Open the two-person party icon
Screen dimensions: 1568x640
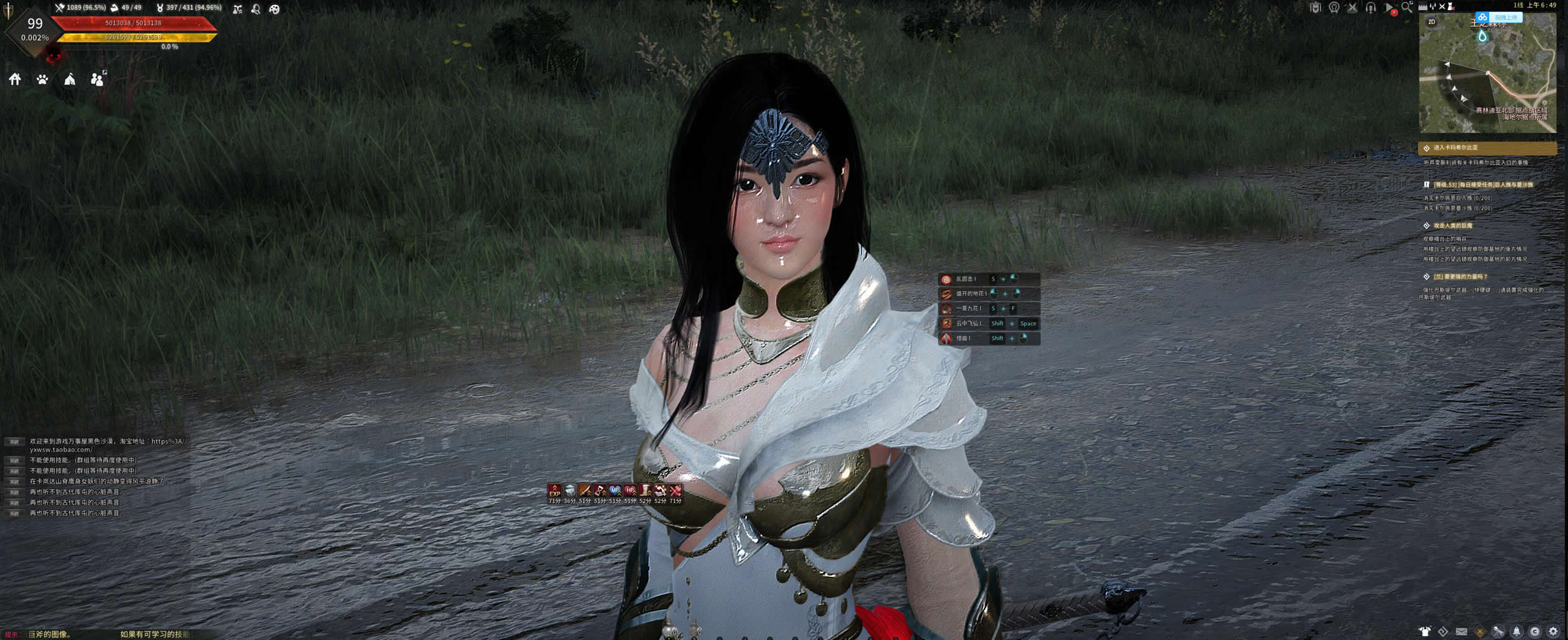click(x=97, y=79)
